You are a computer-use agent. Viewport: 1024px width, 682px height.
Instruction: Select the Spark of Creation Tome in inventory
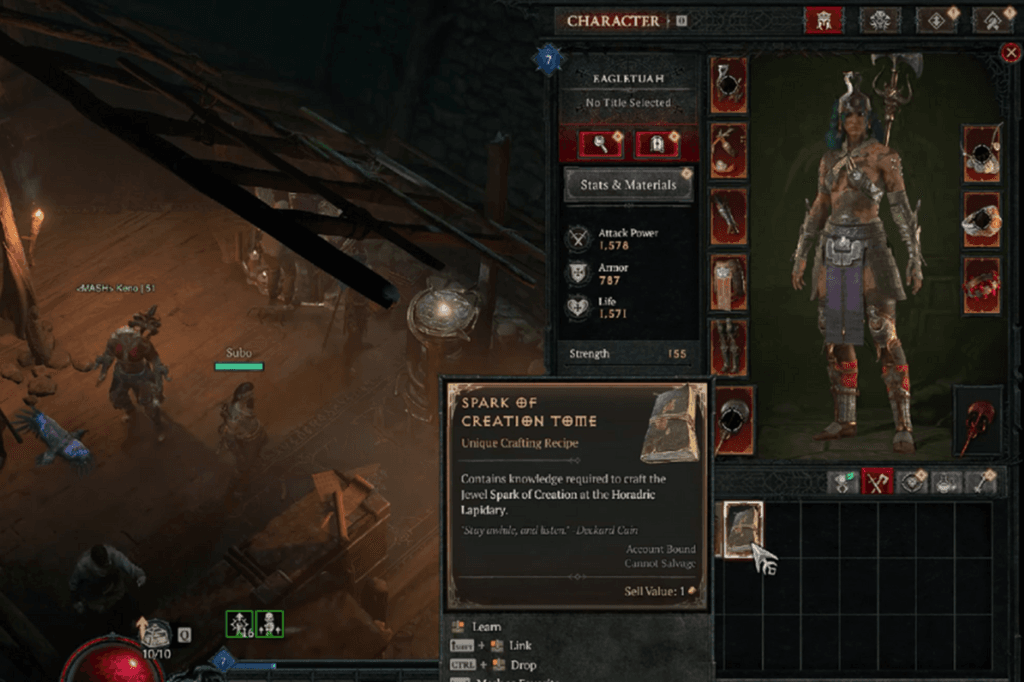[x=741, y=529]
